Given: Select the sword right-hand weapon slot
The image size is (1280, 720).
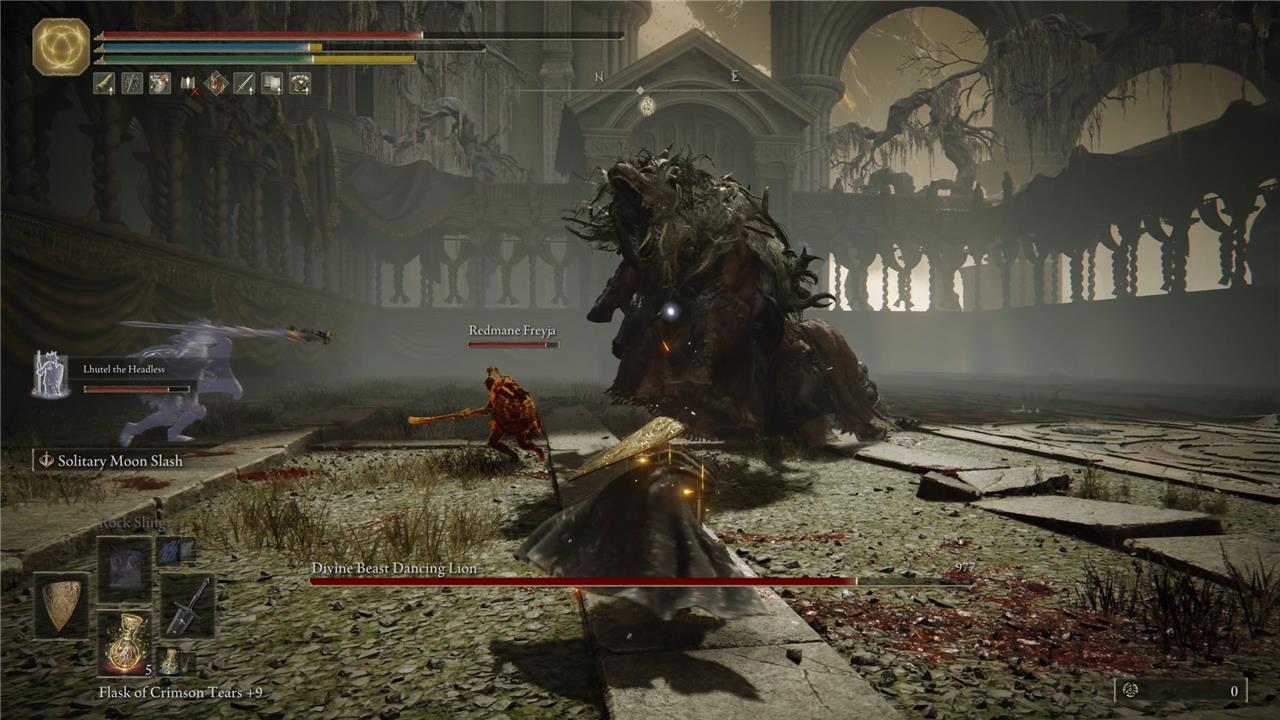Looking at the screenshot, I should coord(187,605).
